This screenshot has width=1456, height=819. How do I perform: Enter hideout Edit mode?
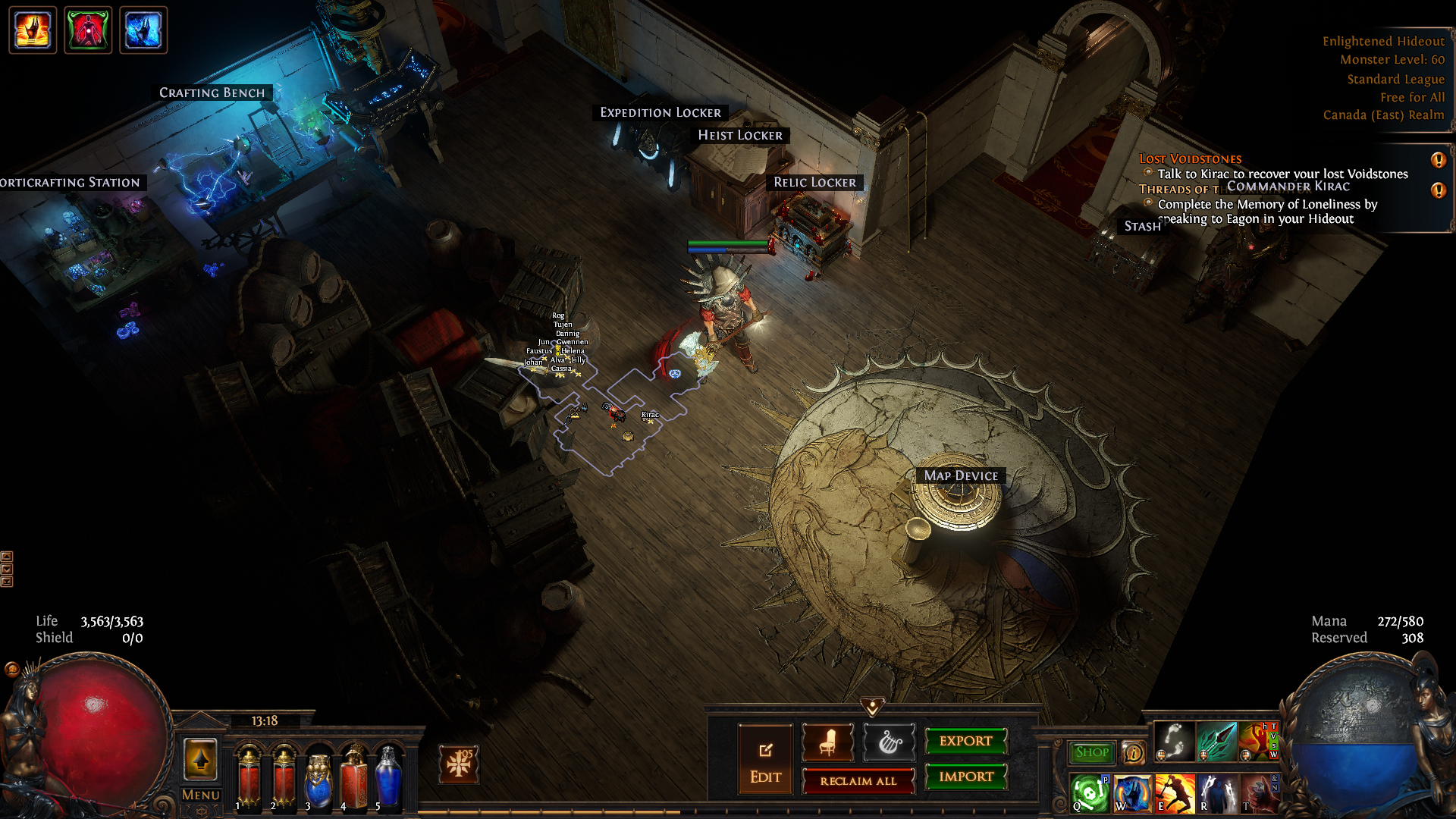[765, 760]
